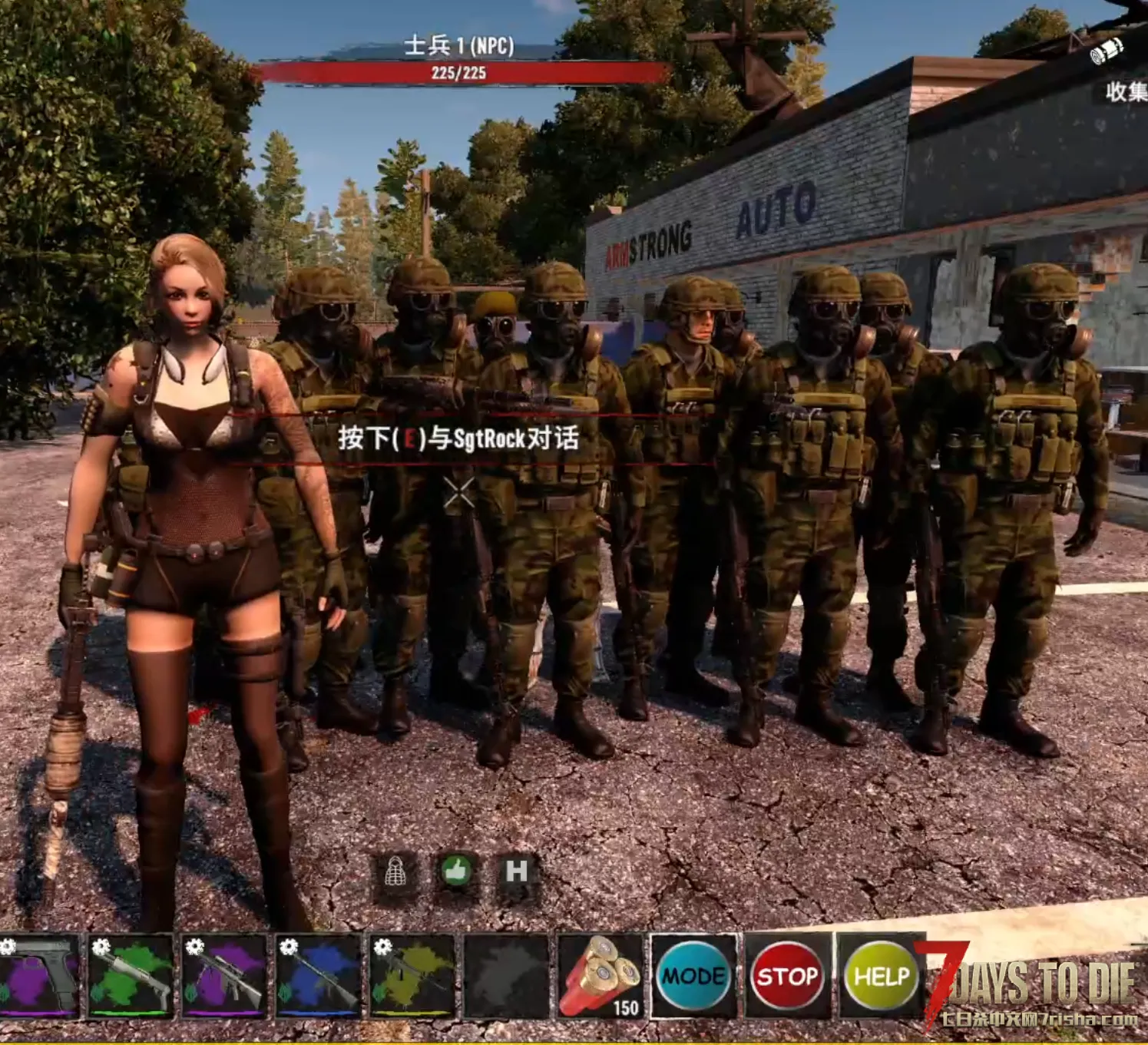The height and width of the screenshot is (1045, 1148).
Task: Choose the scoped rifle on purple slot
Action: (x=224, y=977)
